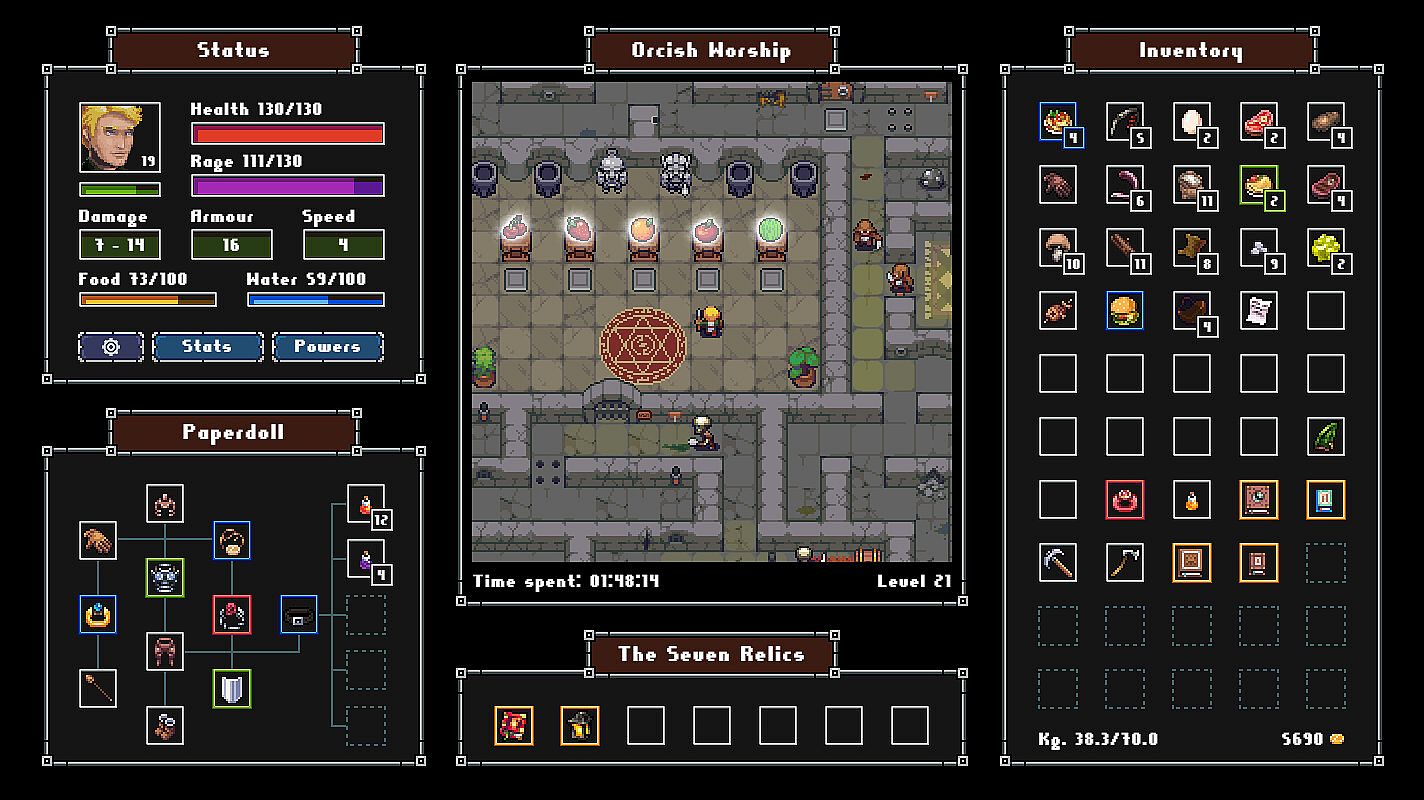Select the purple potion quick slot
1424x800 pixels.
coord(365,559)
